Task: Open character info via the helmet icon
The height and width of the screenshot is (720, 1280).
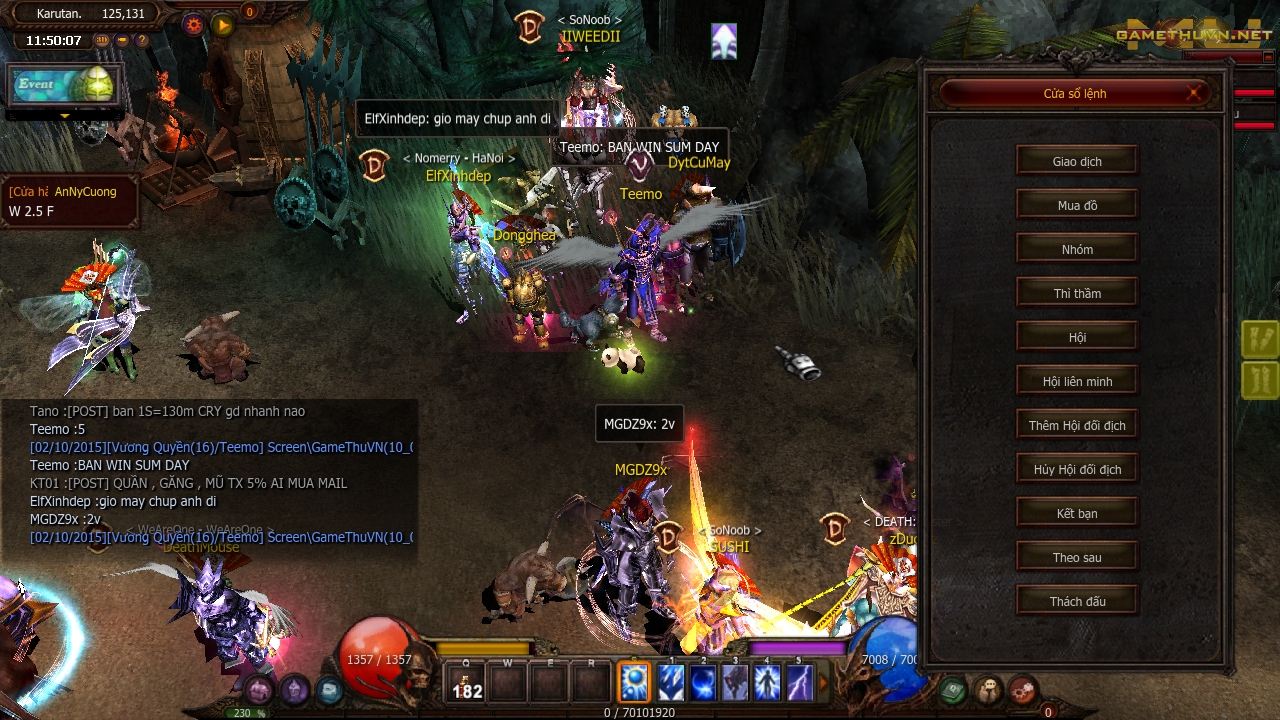Action: point(294,690)
